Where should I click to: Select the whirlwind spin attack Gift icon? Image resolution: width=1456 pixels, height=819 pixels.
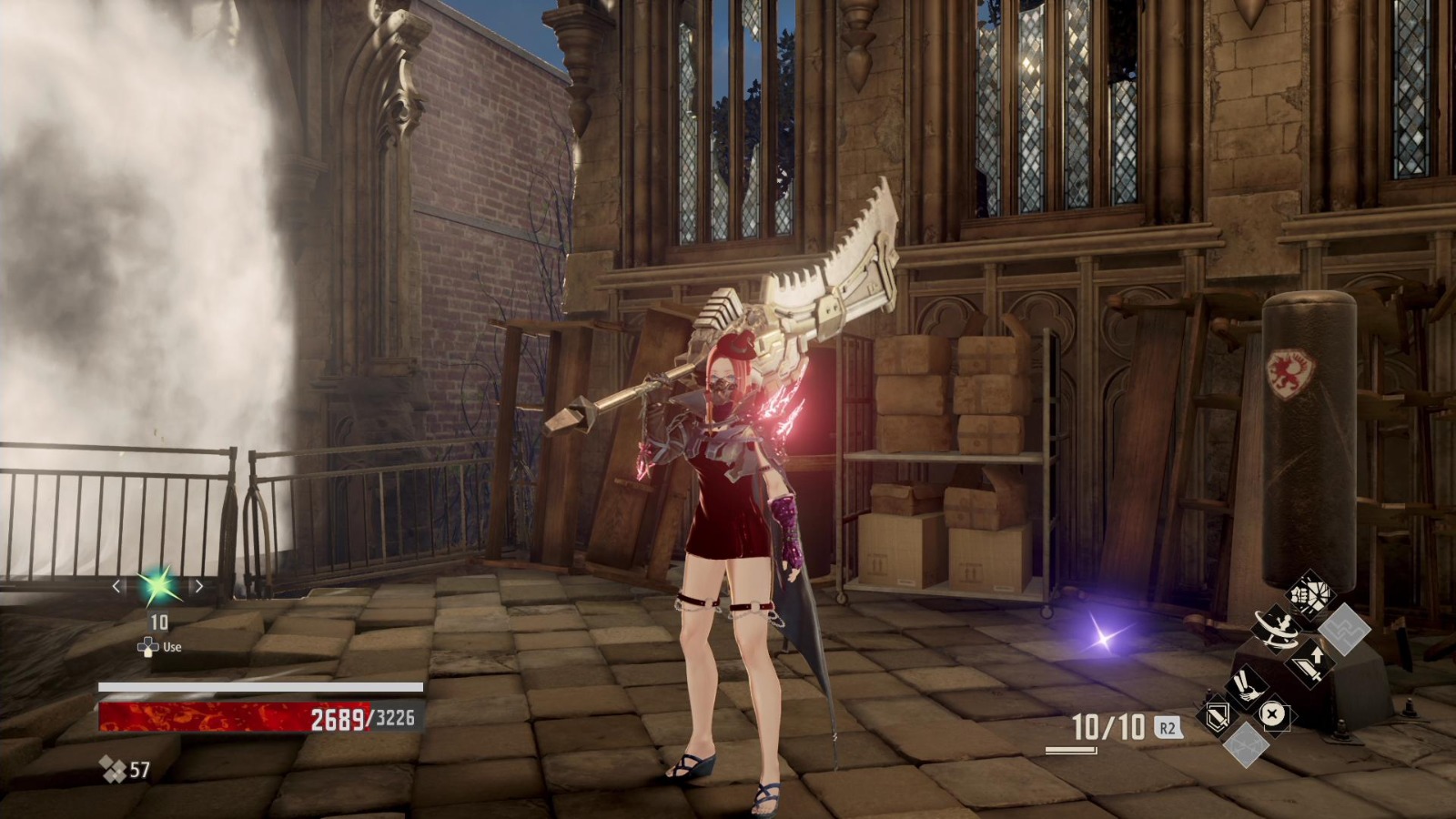click(1276, 631)
